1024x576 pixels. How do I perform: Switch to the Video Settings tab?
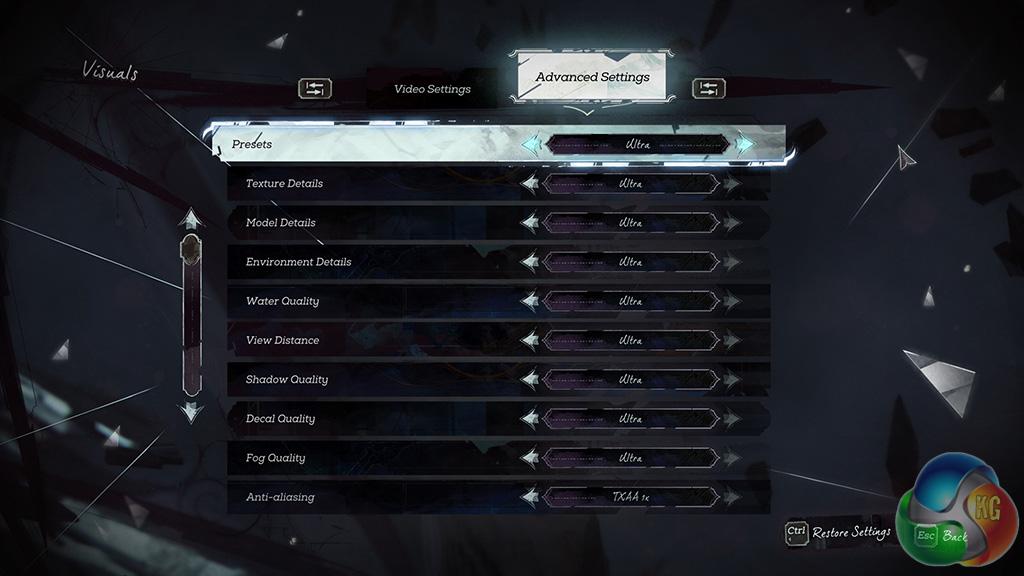click(x=432, y=89)
